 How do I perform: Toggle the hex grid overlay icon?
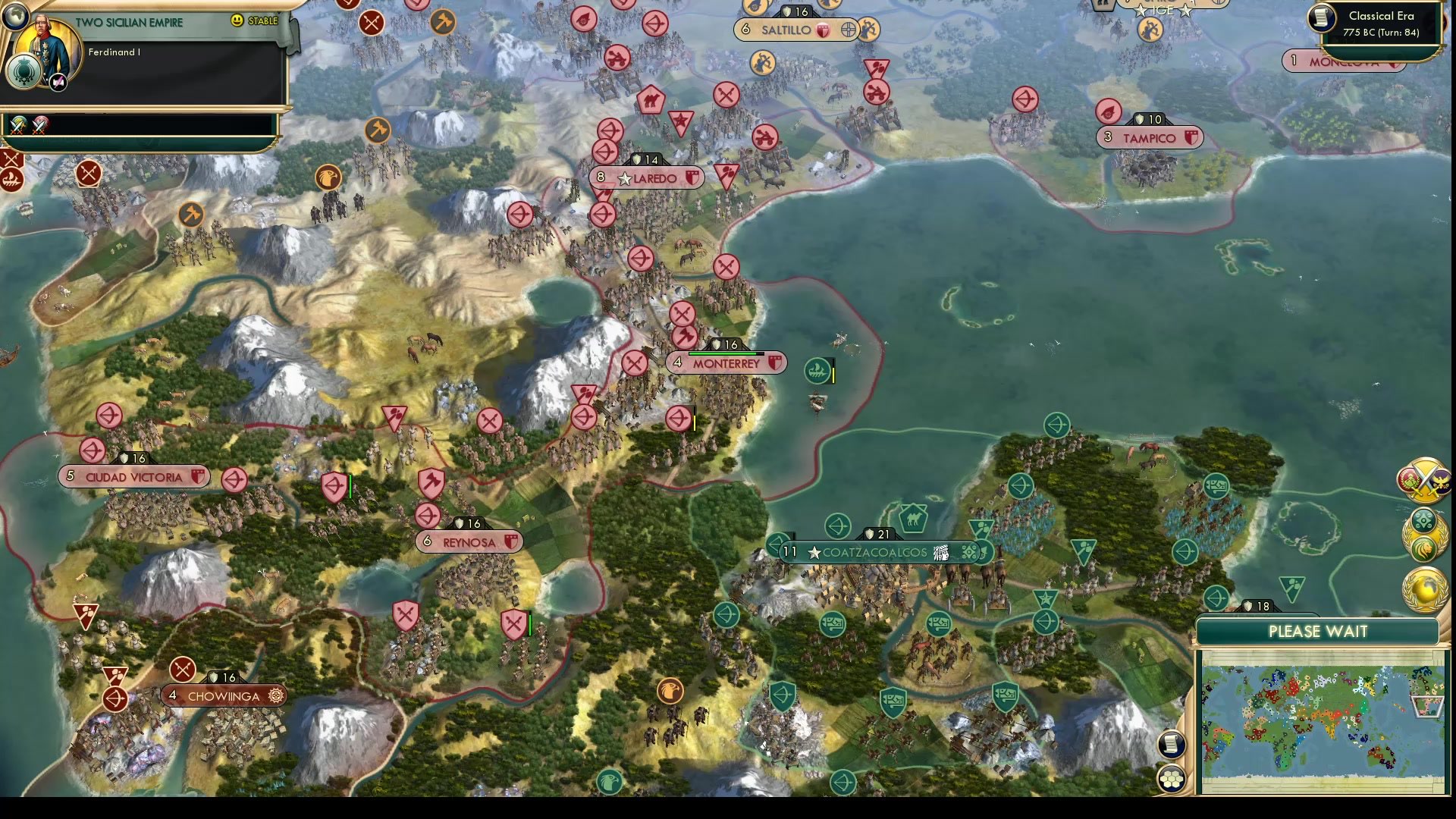pyautogui.click(x=1171, y=778)
